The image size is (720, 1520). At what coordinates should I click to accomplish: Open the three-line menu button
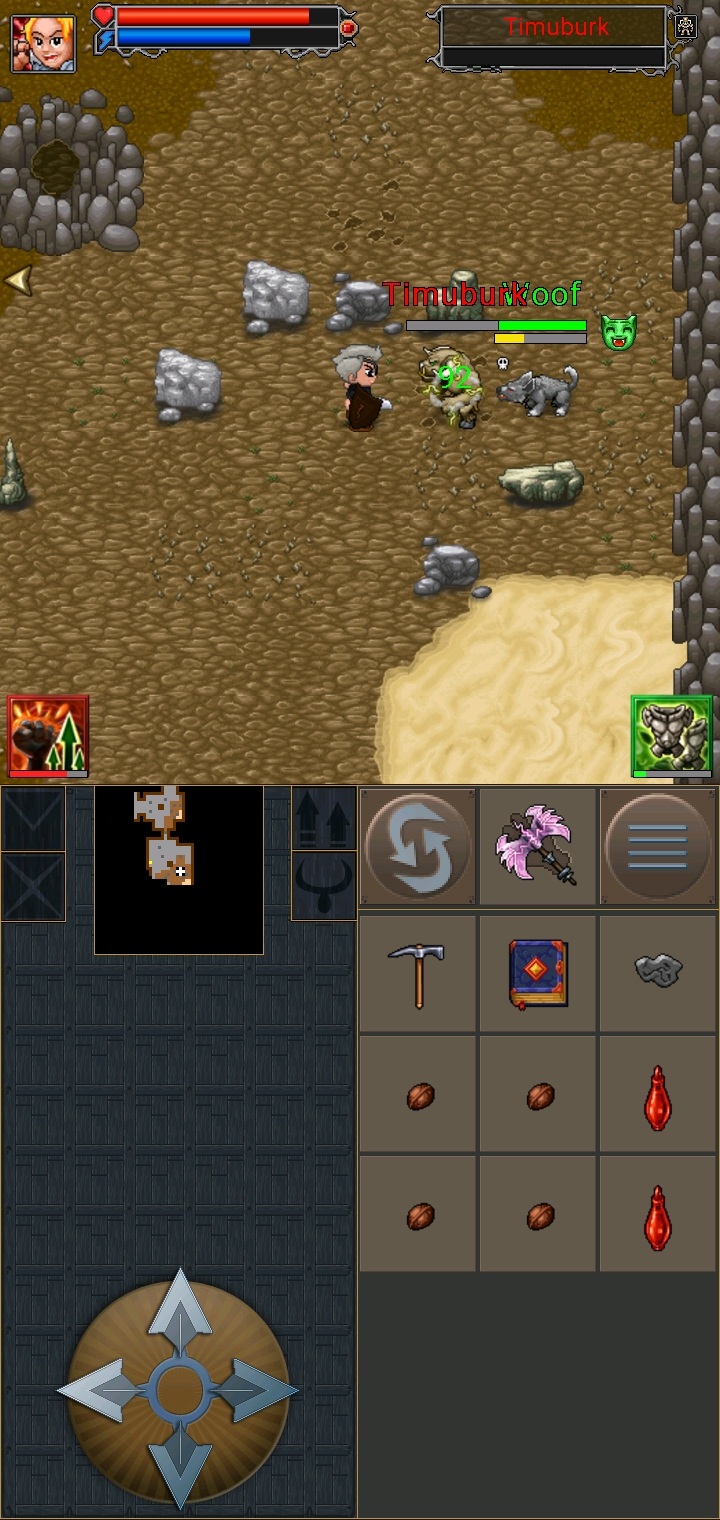pyautogui.click(x=657, y=847)
